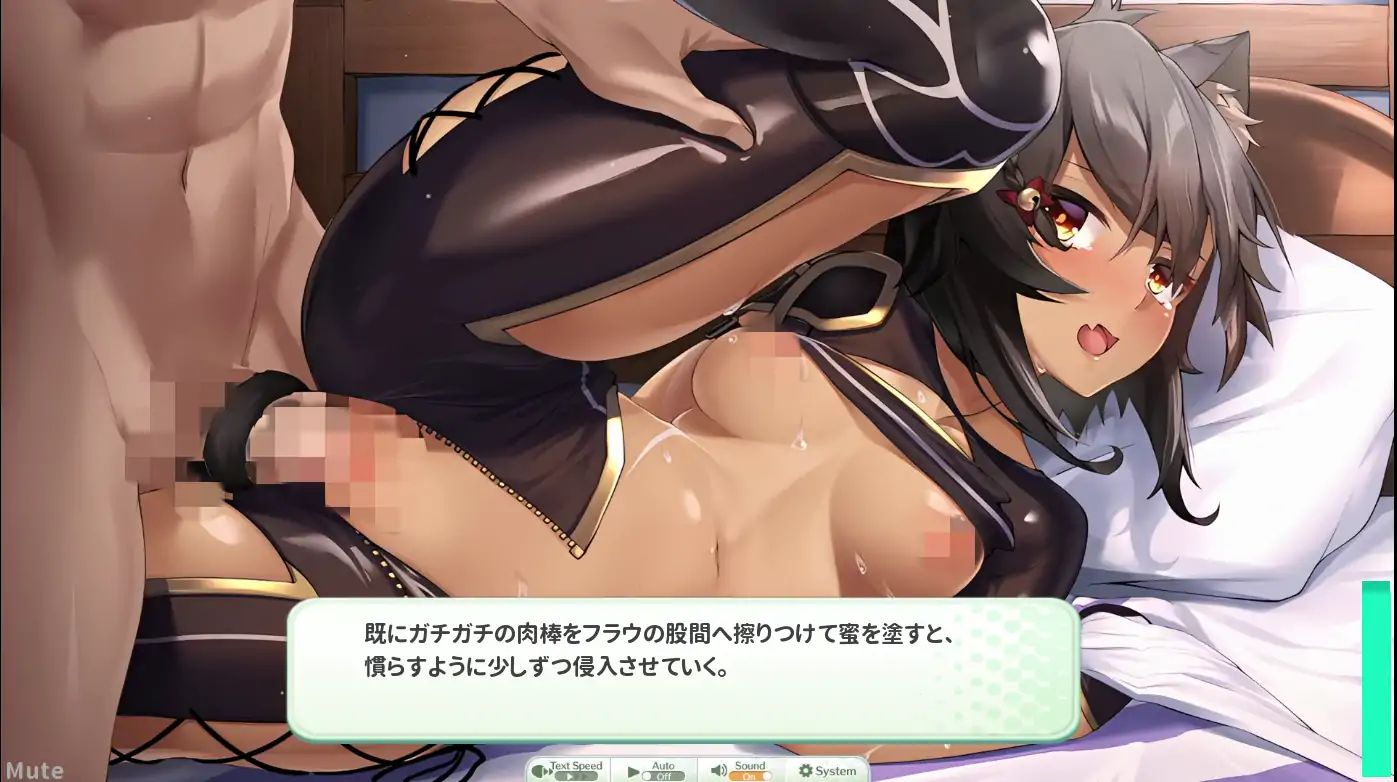Select the Auto play arrow icon

click(633, 771)
